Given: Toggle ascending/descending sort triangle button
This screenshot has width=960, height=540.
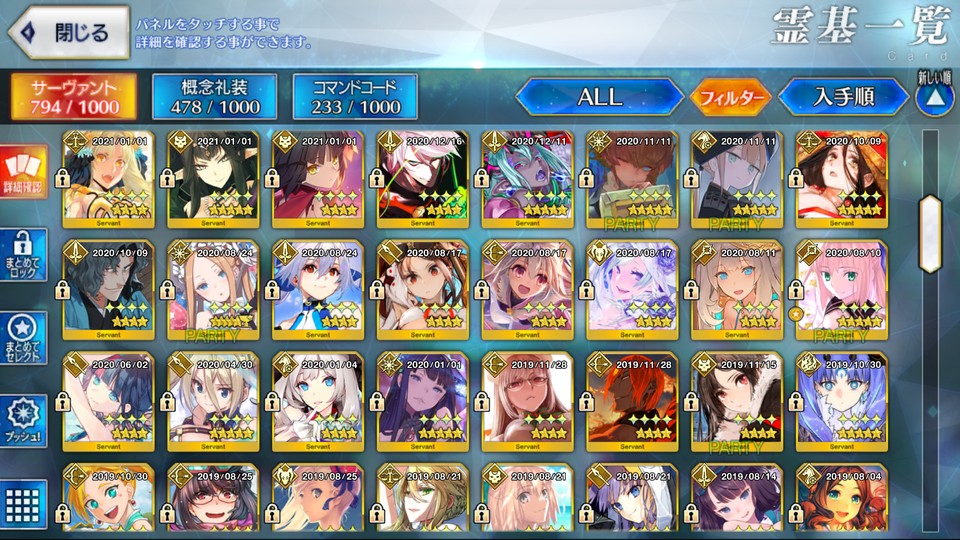Looking at the screenshot, I should click(935, 99).
